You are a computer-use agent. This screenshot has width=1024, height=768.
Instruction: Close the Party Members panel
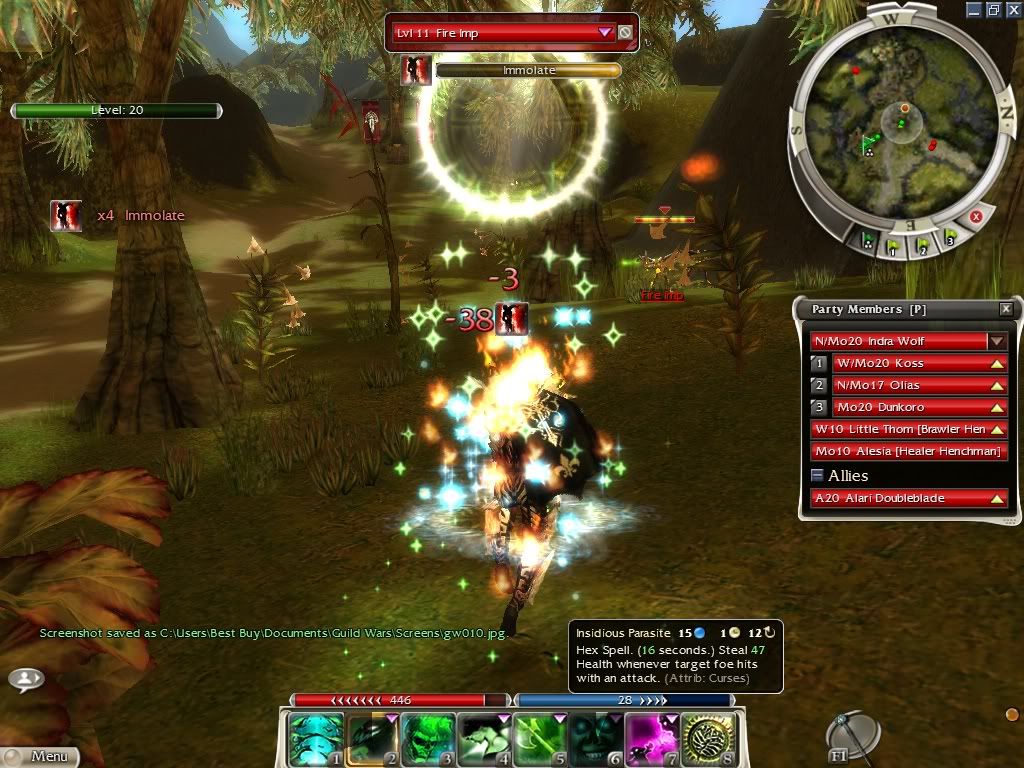1005,310
